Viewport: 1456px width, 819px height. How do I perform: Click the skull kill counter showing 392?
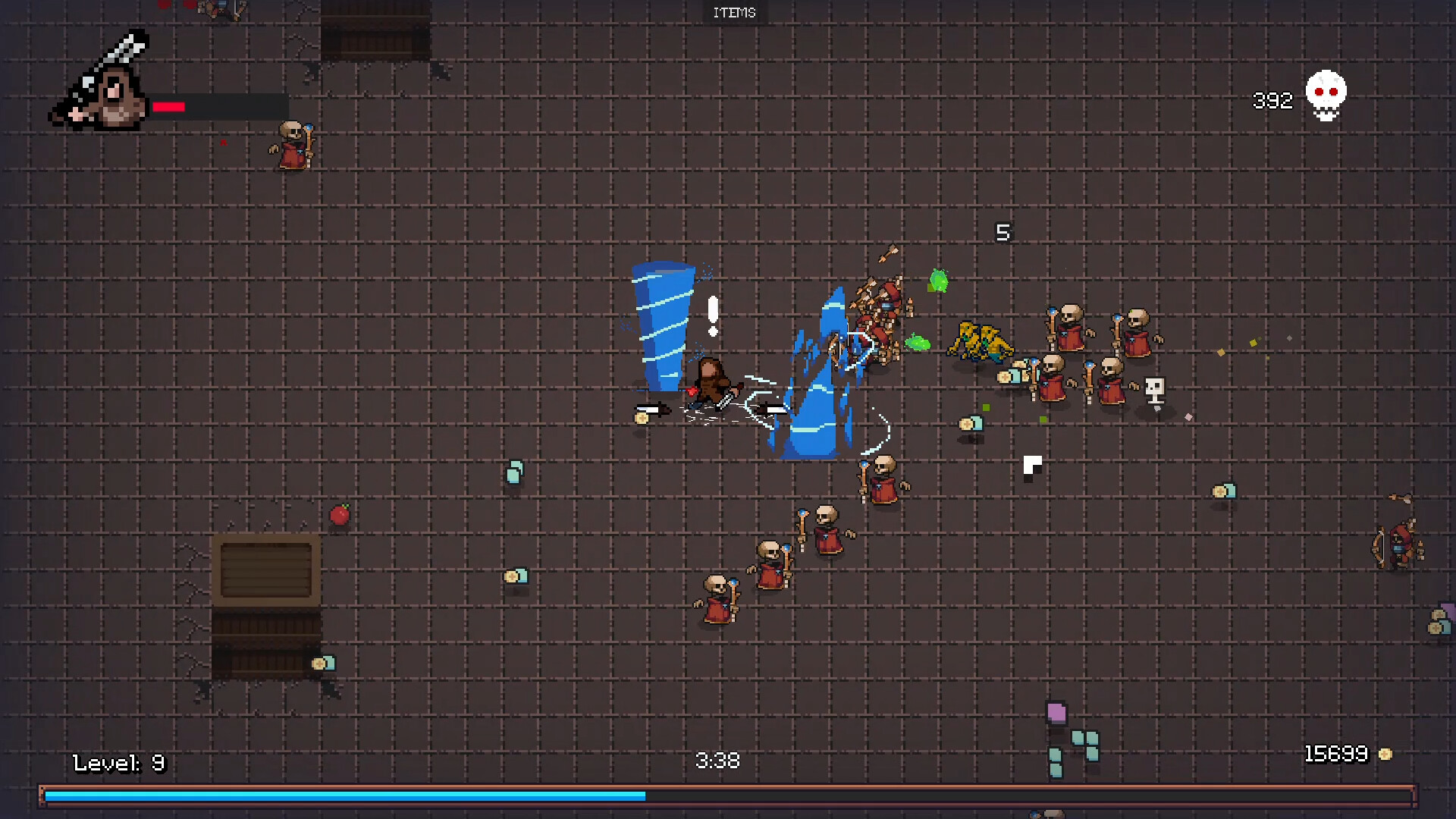tap(1324, 95)
